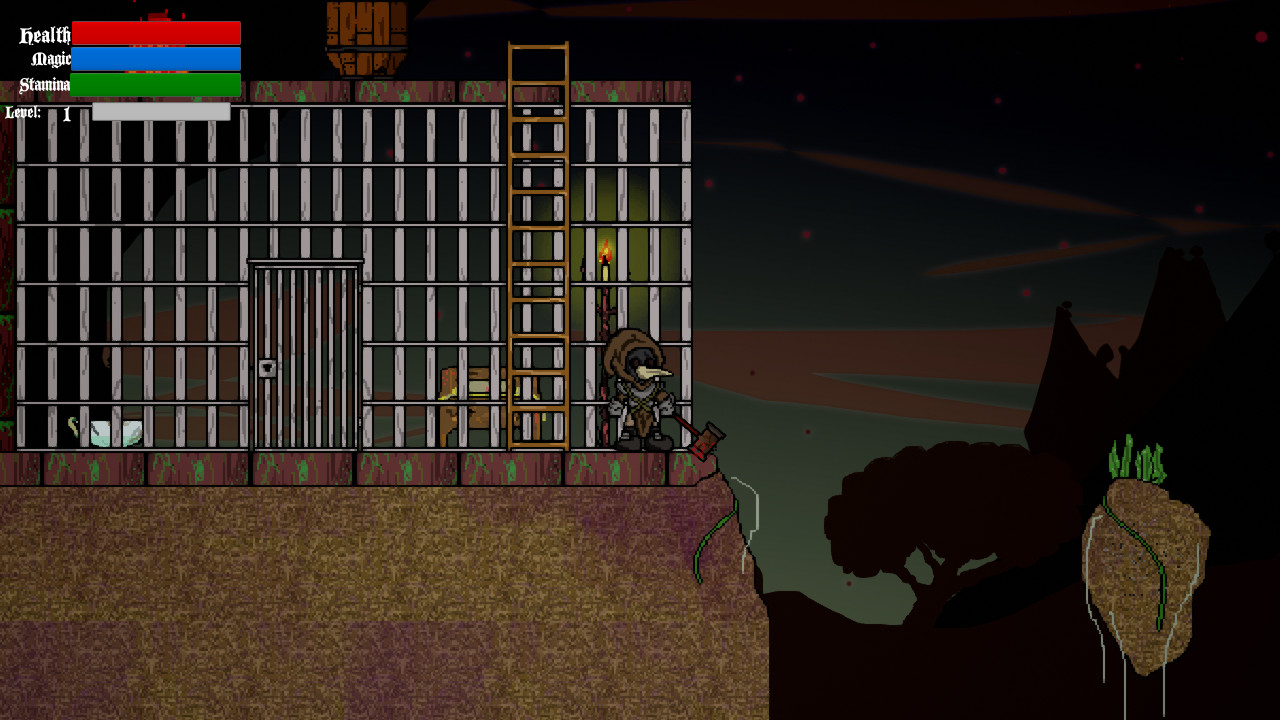Click the experience progress bar beside Level
This screenshot has width=1280, height=720.
pos(160,112)
